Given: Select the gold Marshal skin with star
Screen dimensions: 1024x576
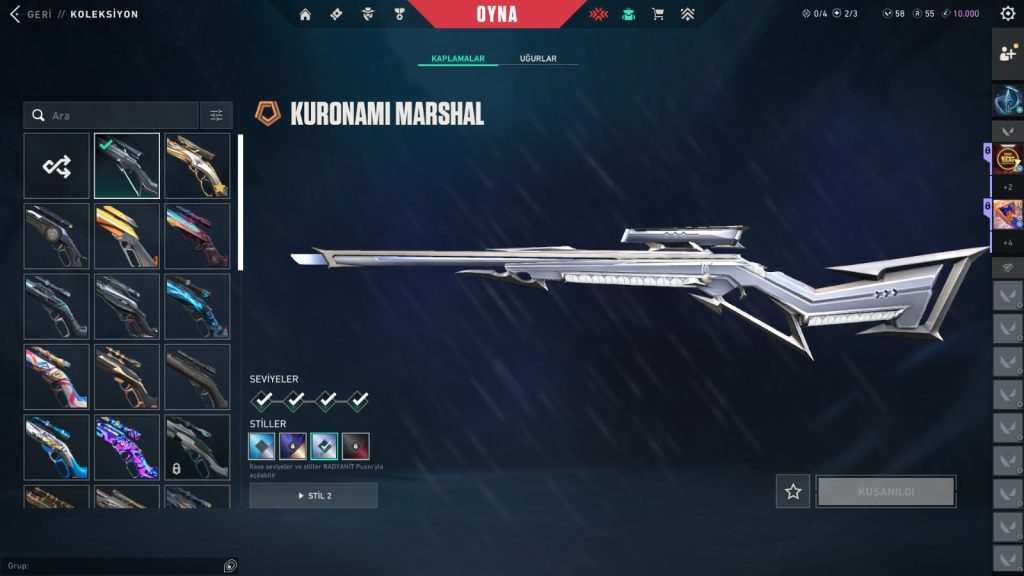Looking at the screenshot, I should pos(197,166).
